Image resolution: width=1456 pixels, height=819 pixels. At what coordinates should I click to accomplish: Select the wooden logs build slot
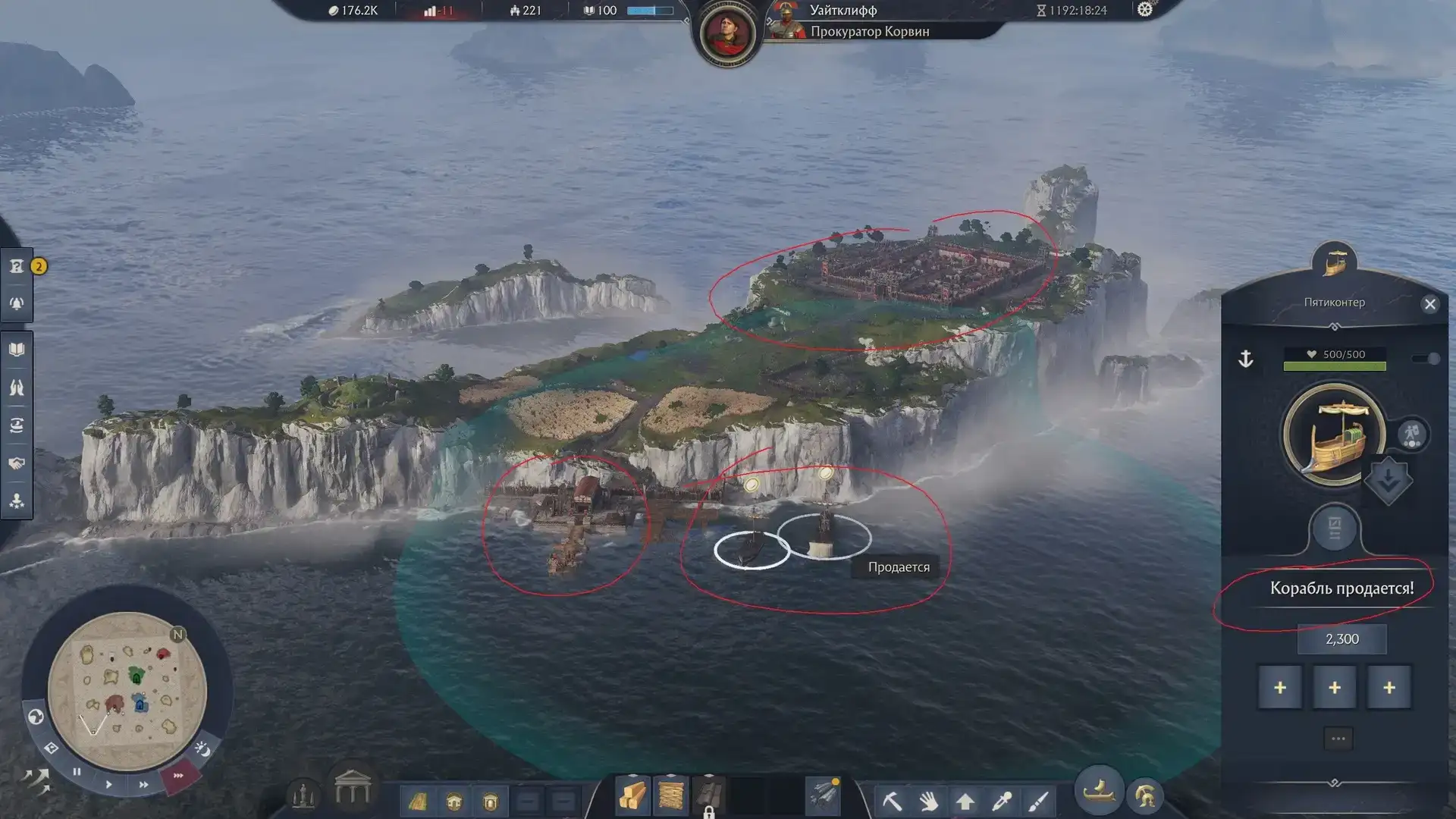tap(632, 796)
